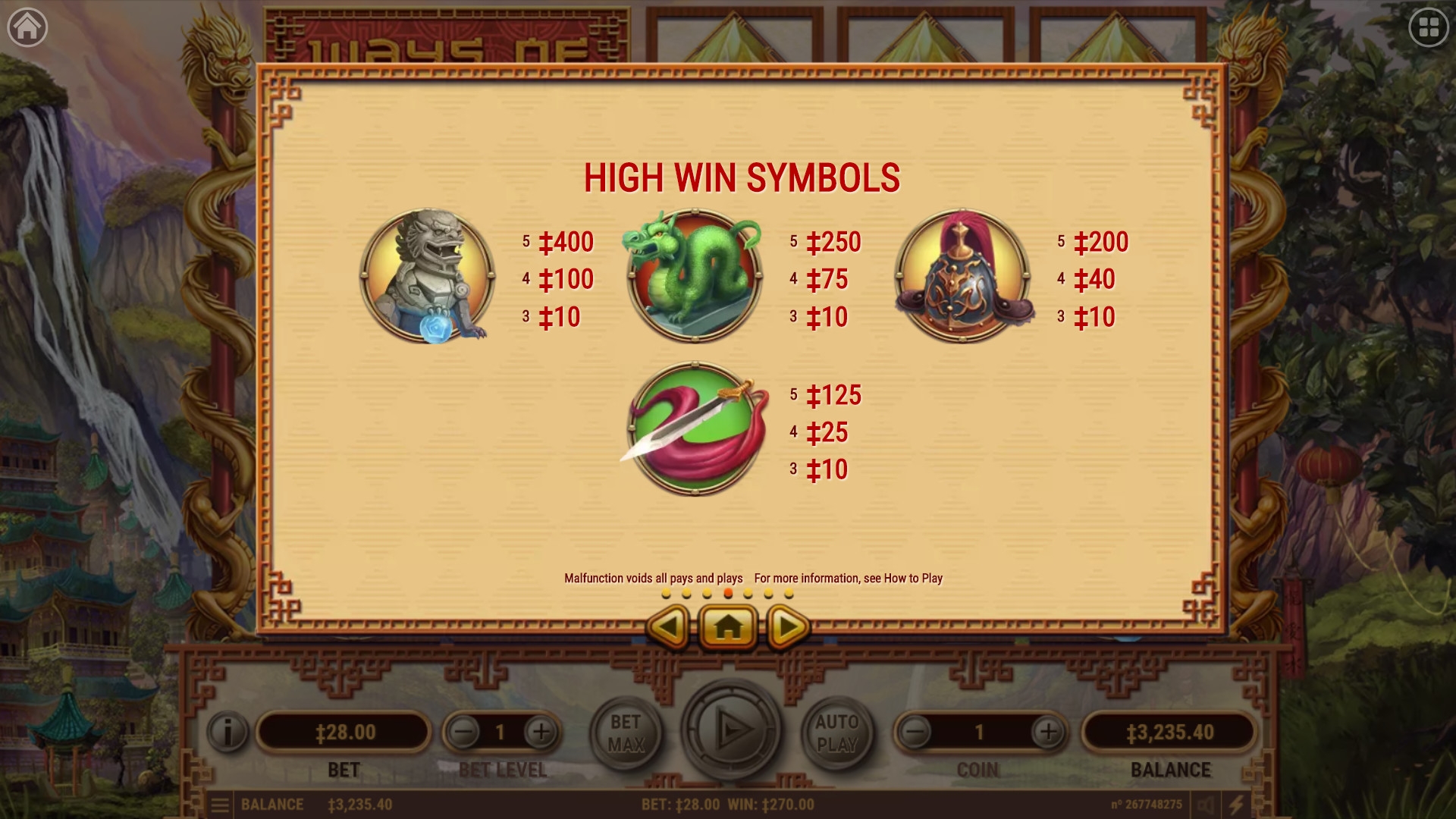Raise the coin value
Screen dimensions: 1456x819
pos(1048,732)
